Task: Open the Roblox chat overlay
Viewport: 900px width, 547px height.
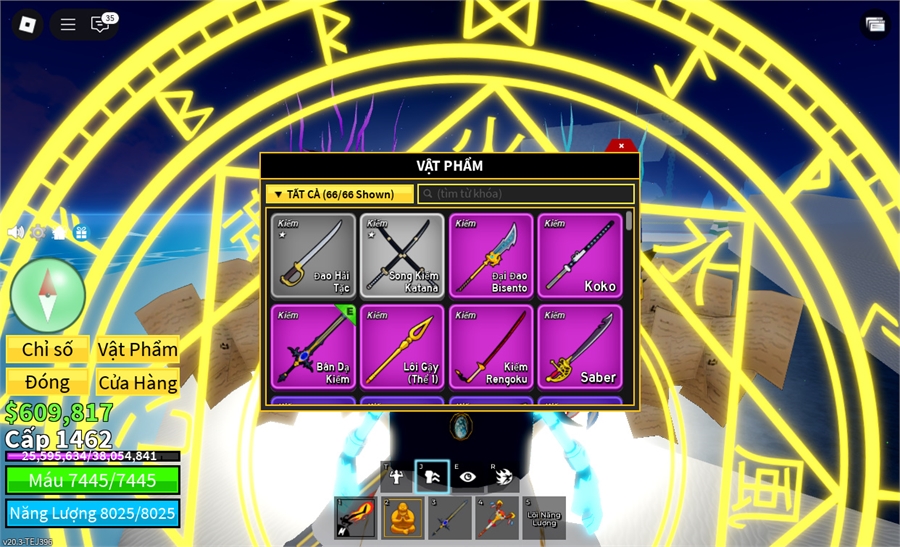Action: 100,24
